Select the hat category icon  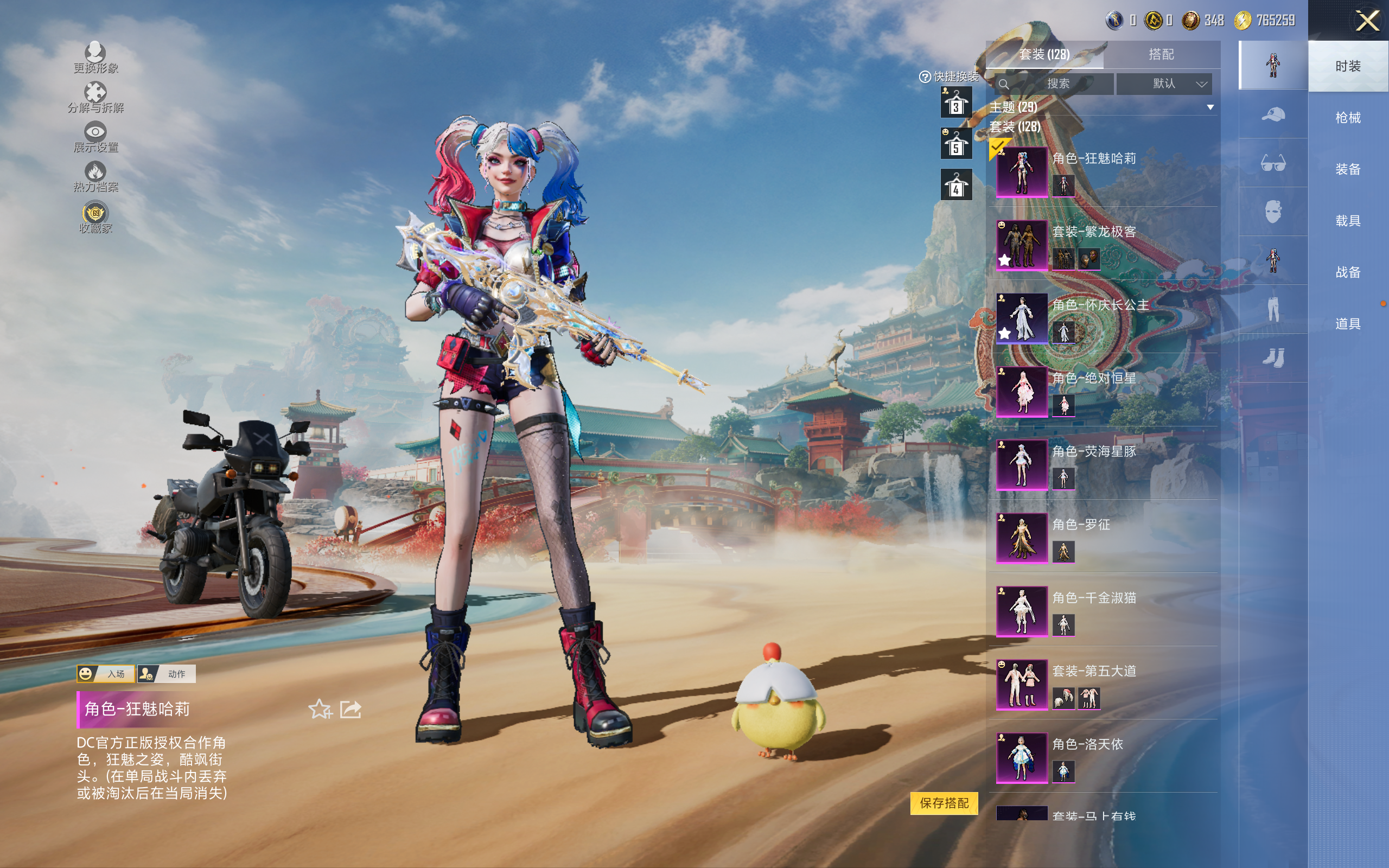[1272, 115]
